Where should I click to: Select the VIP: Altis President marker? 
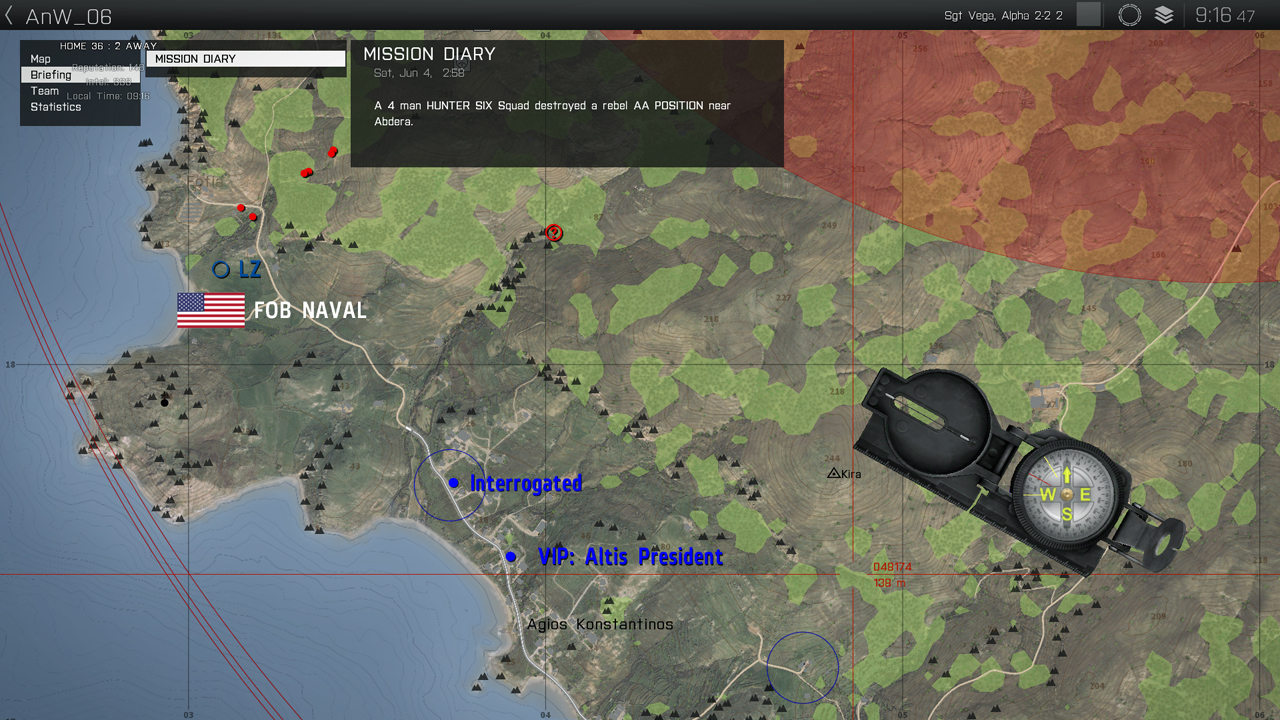coord(511,556)
